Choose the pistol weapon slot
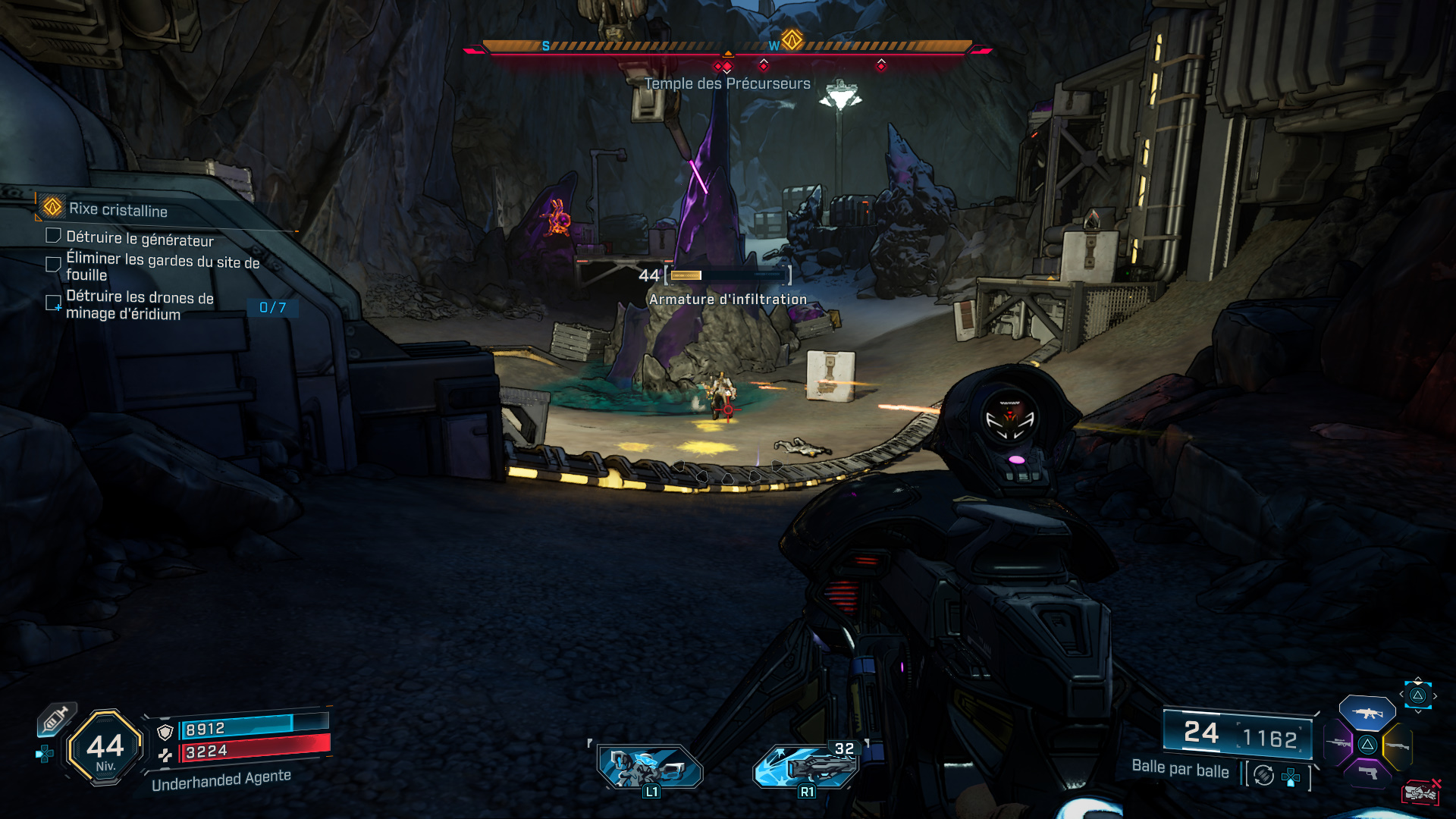Viewport: 1456px width, 819px height. click(1367, 773)
